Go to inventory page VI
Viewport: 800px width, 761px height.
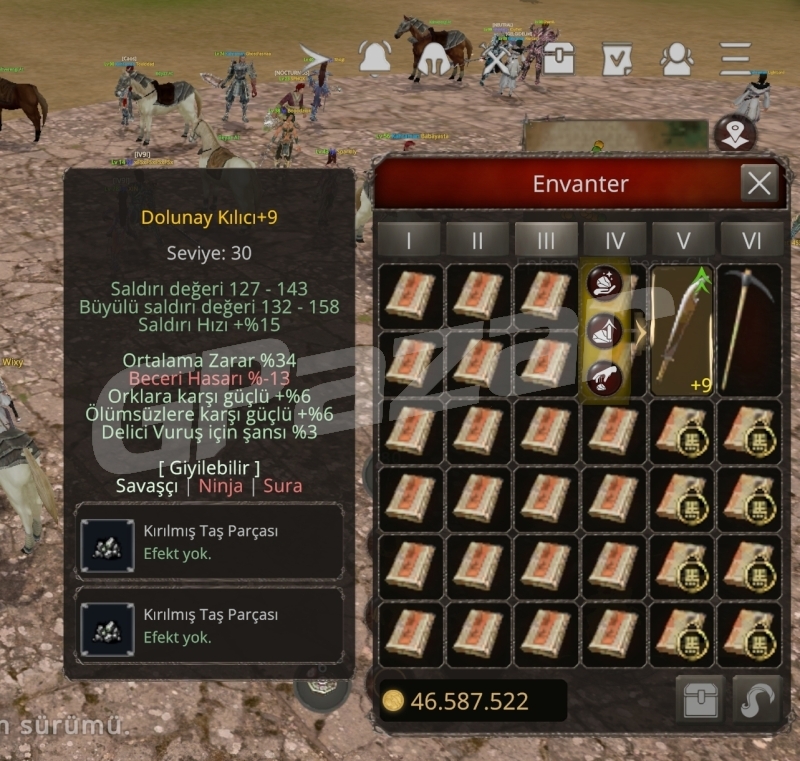coord(751,239)
